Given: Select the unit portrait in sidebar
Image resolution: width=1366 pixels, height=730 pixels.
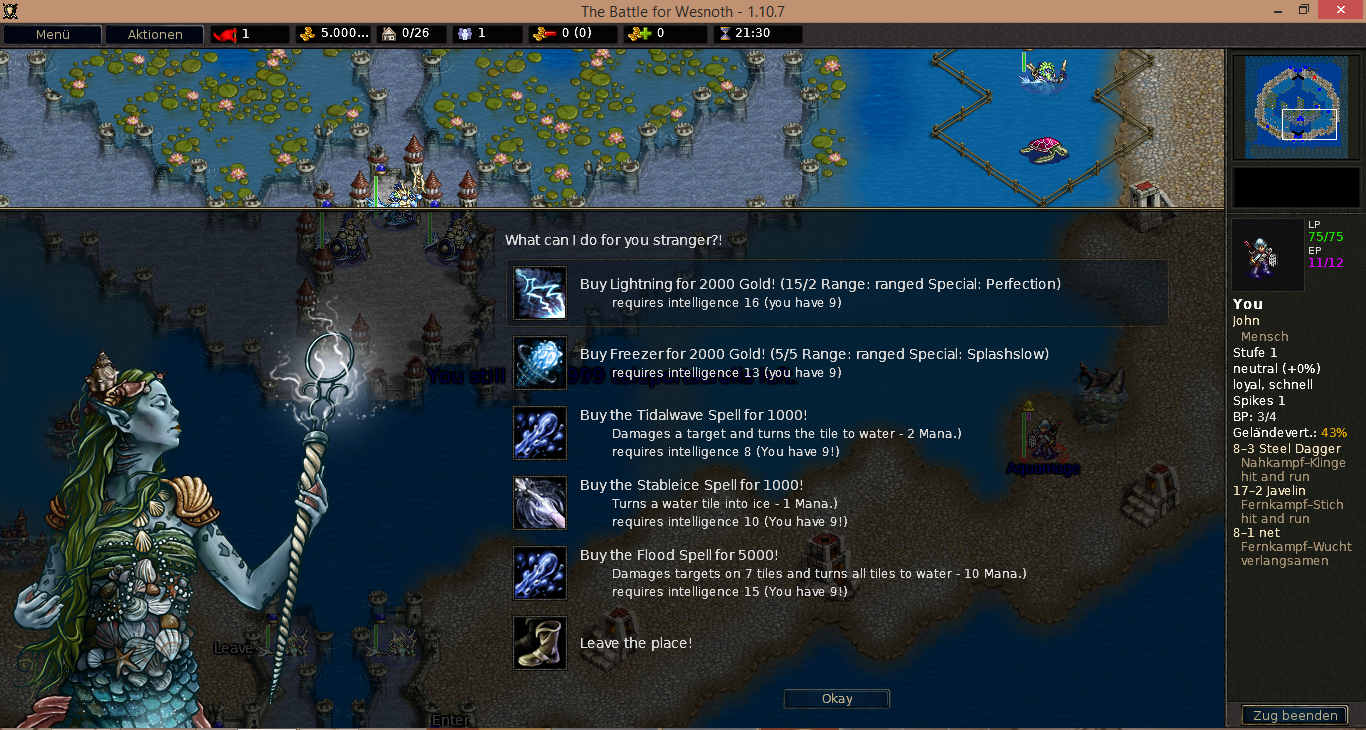Looking at the screenshot, I should tap(1267, 255).
